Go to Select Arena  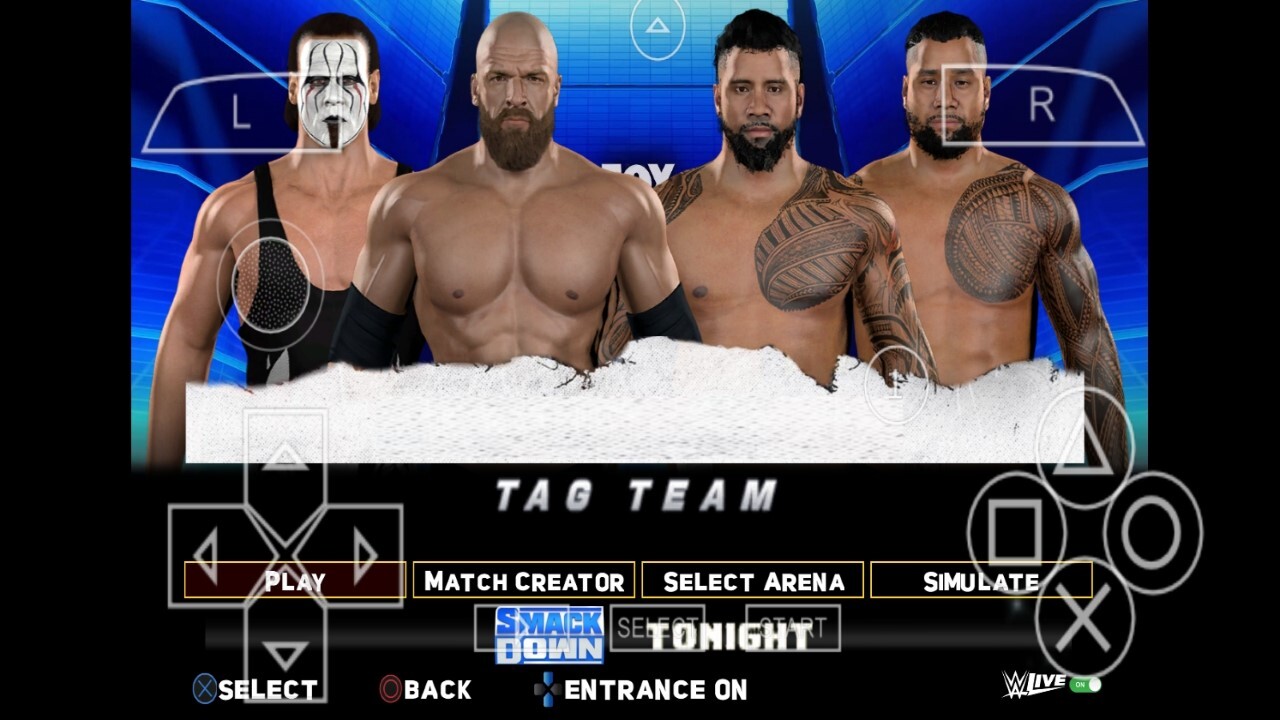[753, 581]
